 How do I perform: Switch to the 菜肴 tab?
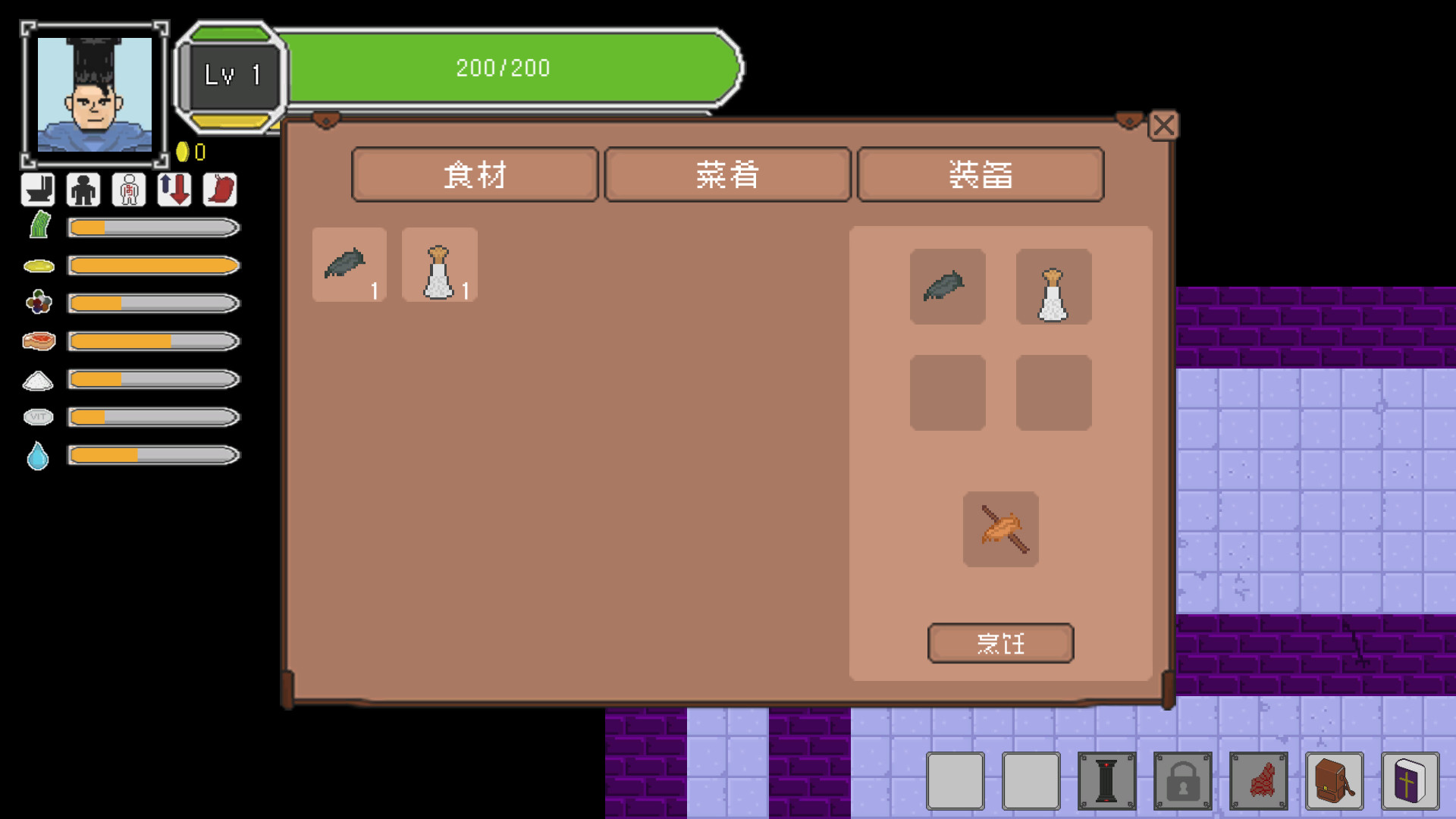click(726, 174)
